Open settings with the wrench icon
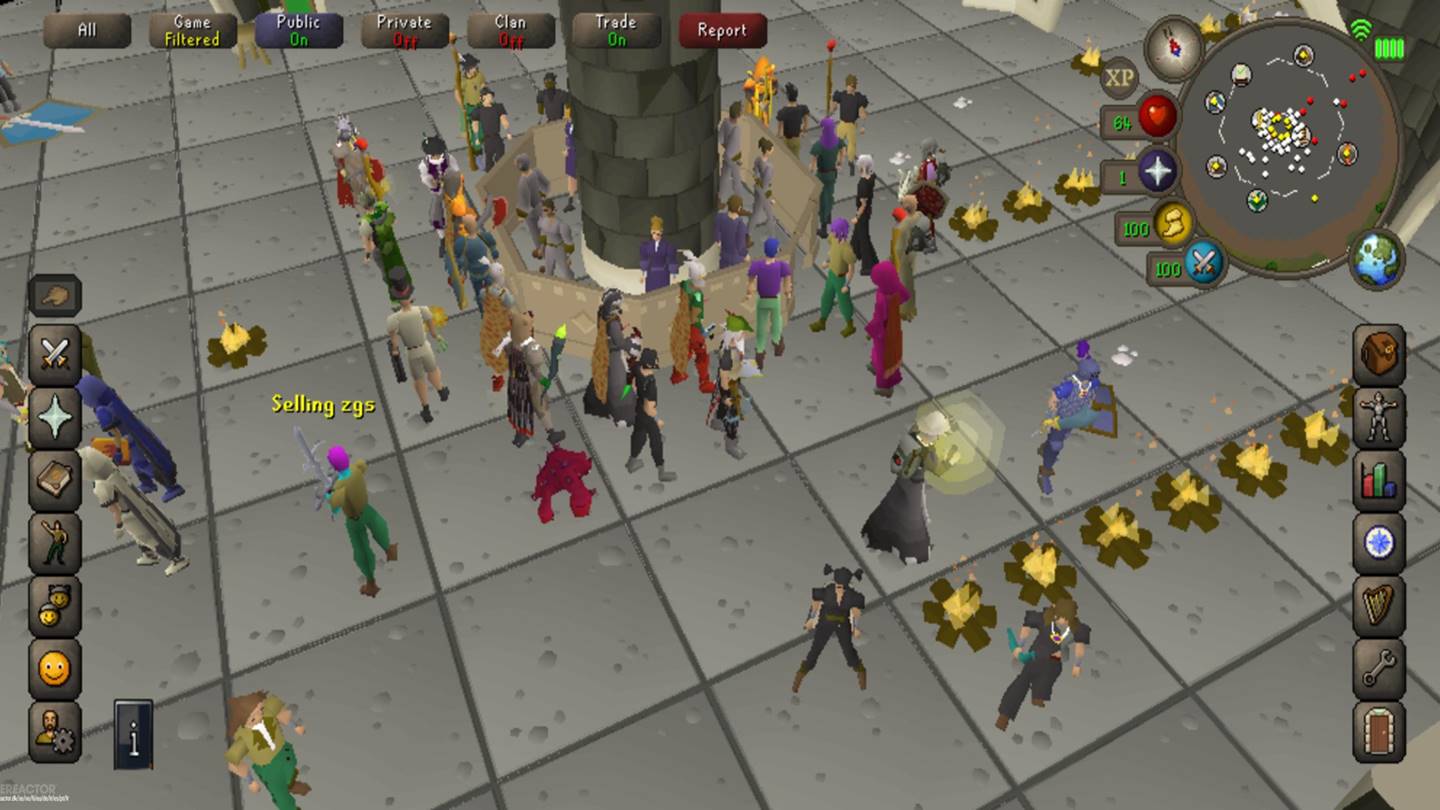The width and height of the screenshot is (1440, 810). (x=1379, y=669)
